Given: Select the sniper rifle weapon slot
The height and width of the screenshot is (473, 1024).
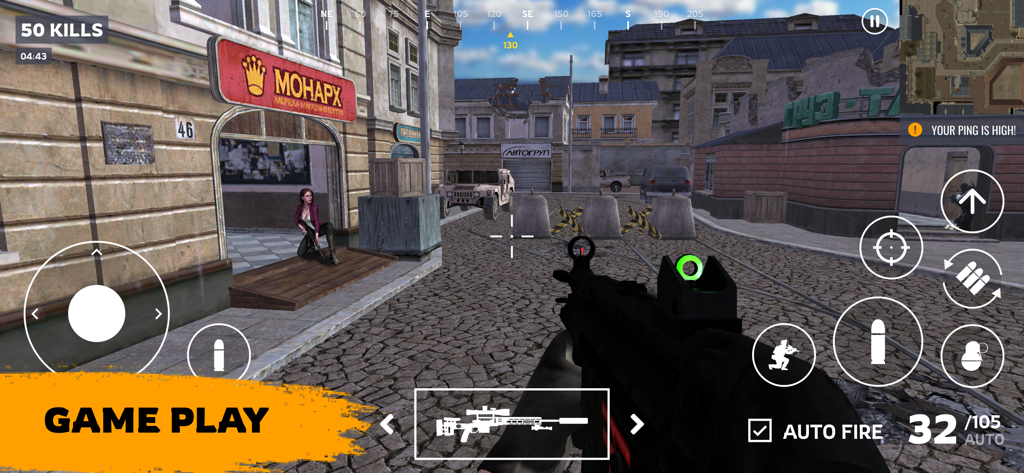Looking at the screenshot, I should point(511,424).
